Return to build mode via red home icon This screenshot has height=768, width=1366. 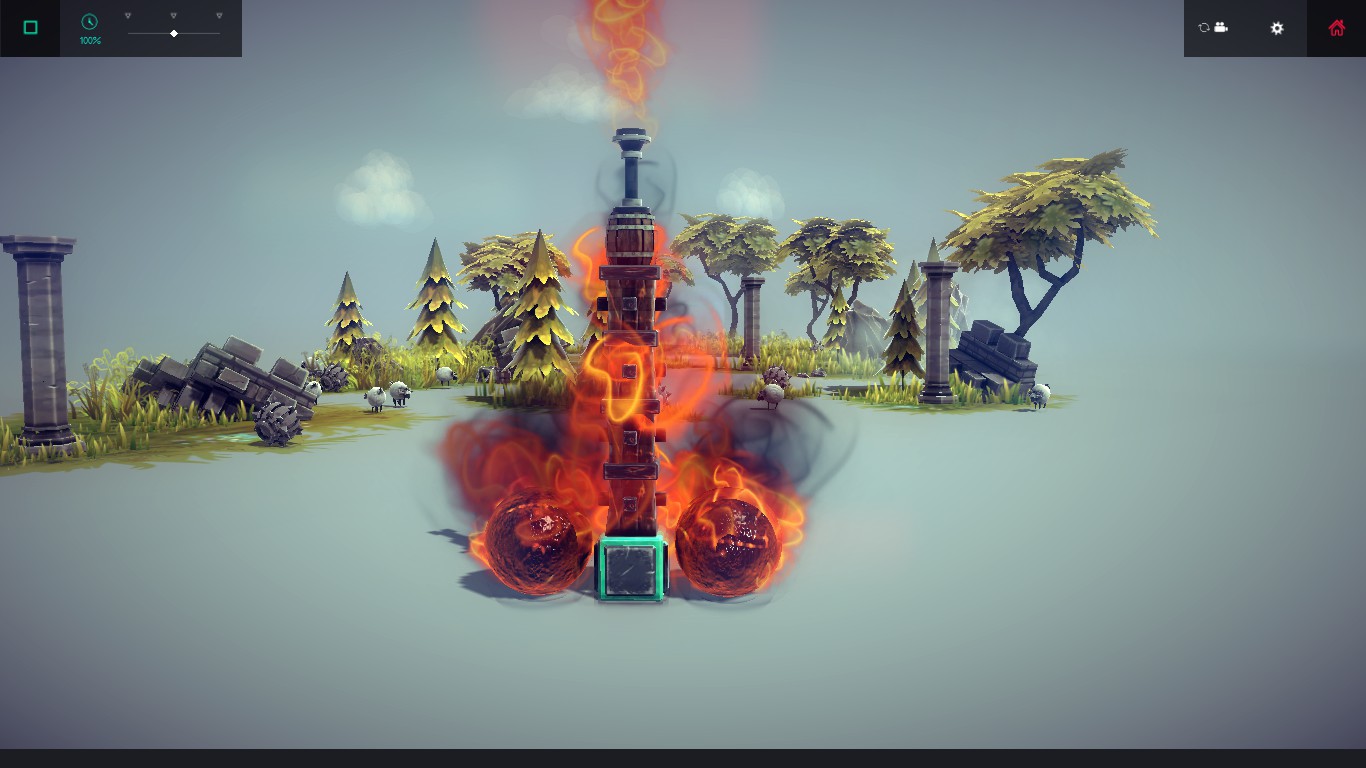1337,28
